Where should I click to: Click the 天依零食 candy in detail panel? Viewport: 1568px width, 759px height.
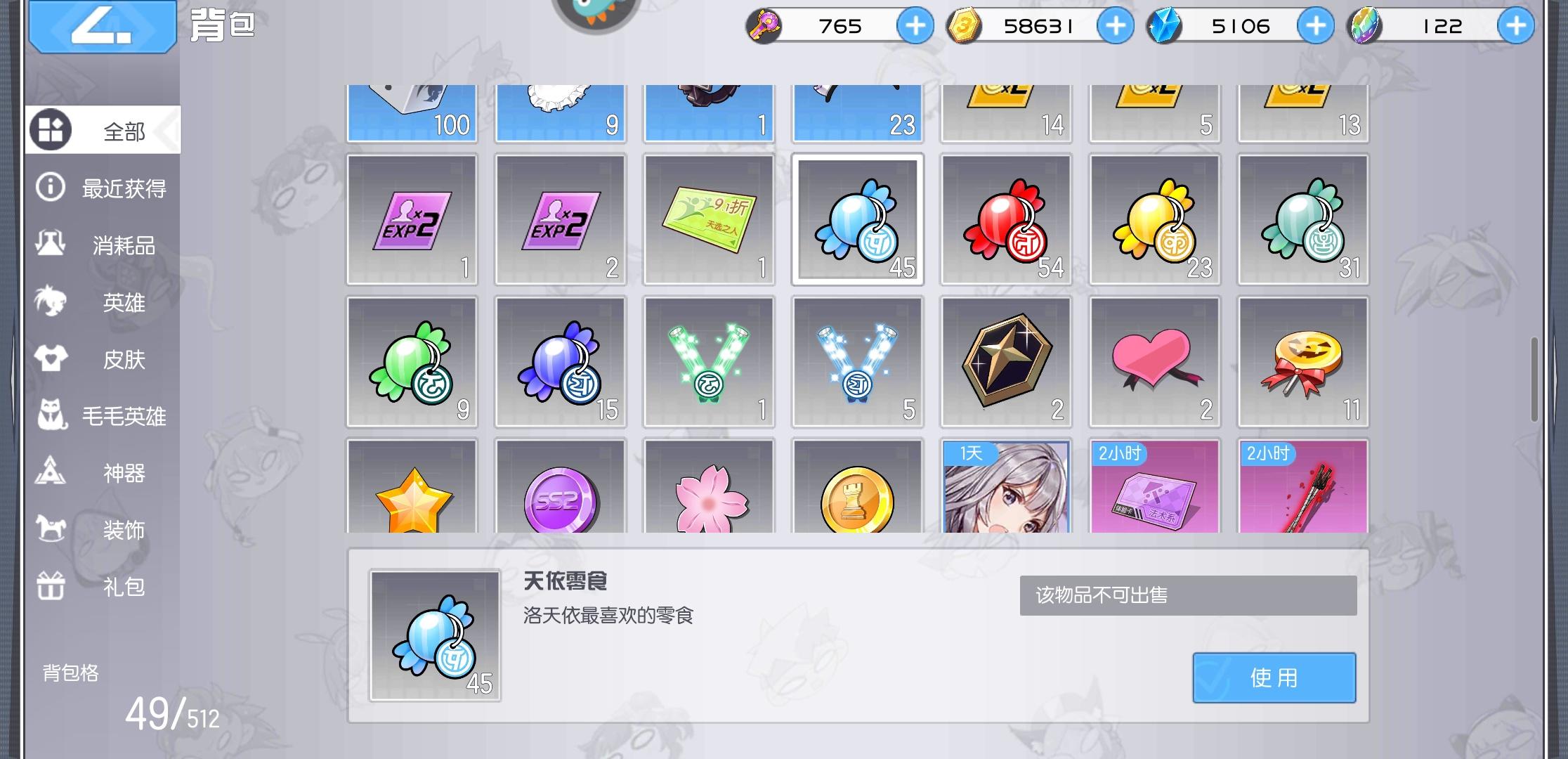435,636
